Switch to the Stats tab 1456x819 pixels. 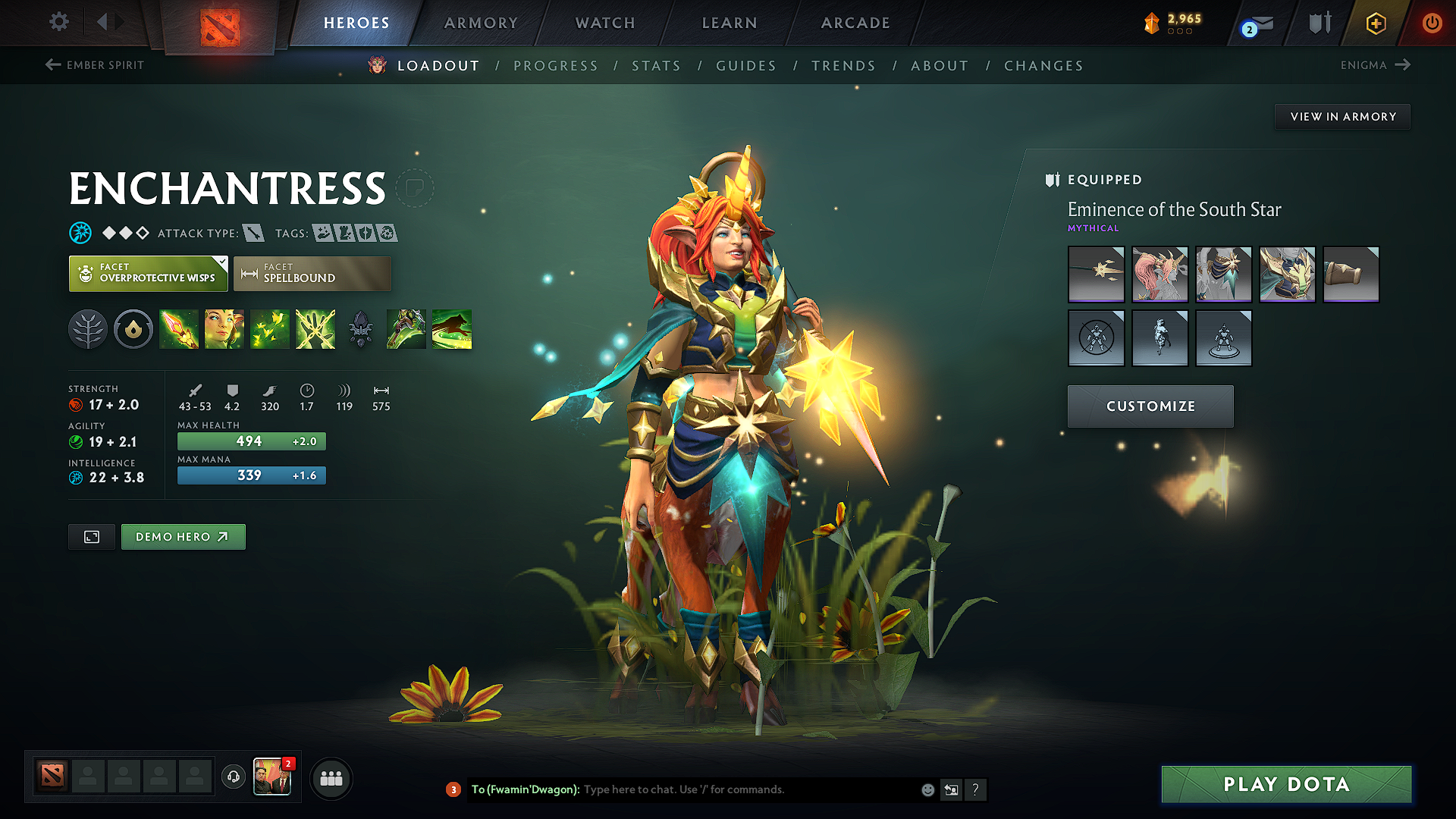657,65
